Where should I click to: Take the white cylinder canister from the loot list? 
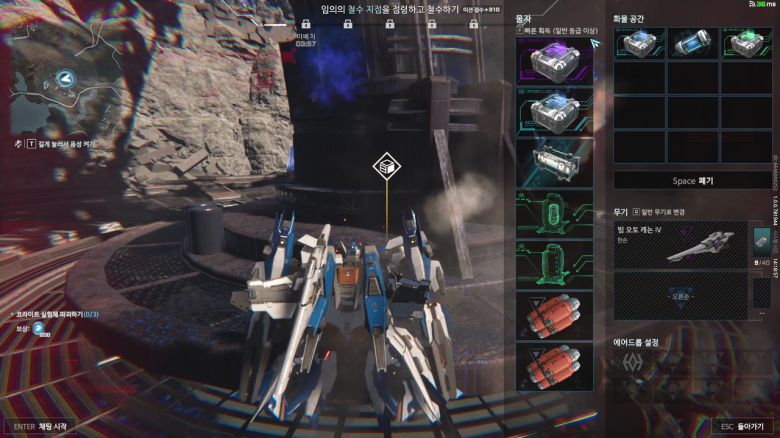(553, 162)
